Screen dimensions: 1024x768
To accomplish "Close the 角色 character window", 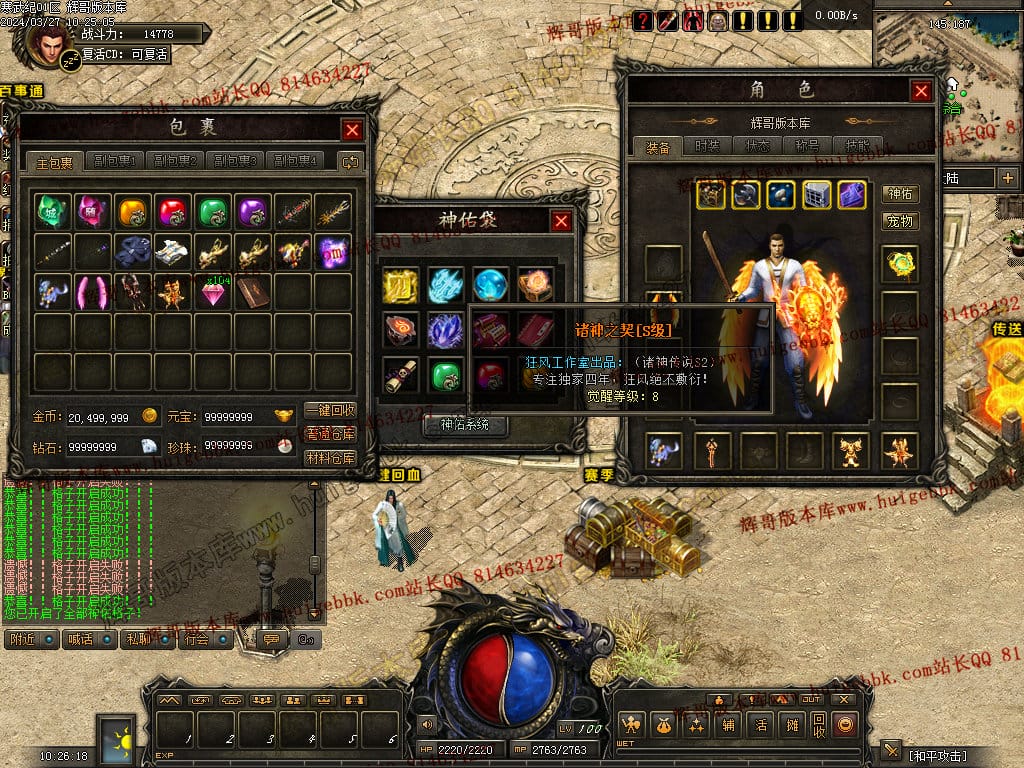I will tap(921, 91).
